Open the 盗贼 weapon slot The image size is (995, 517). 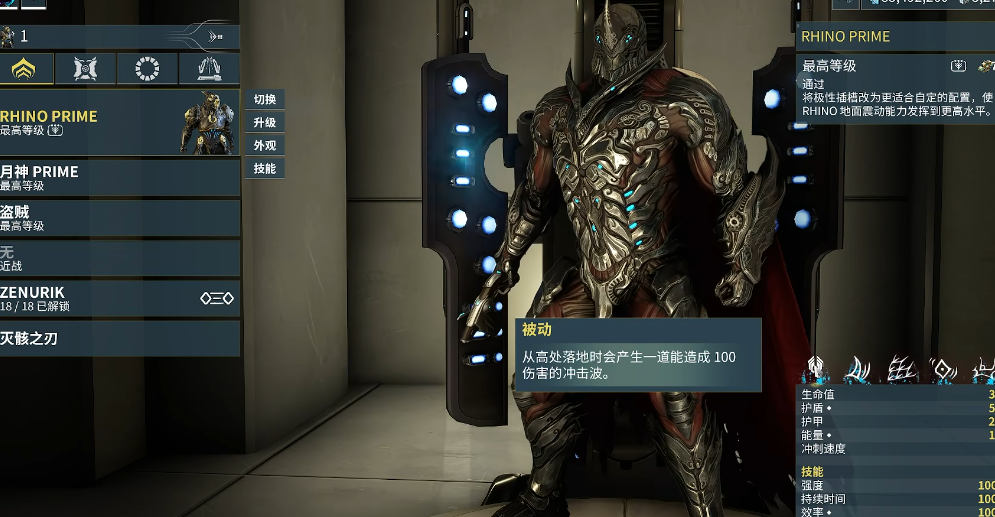(120, 217)
